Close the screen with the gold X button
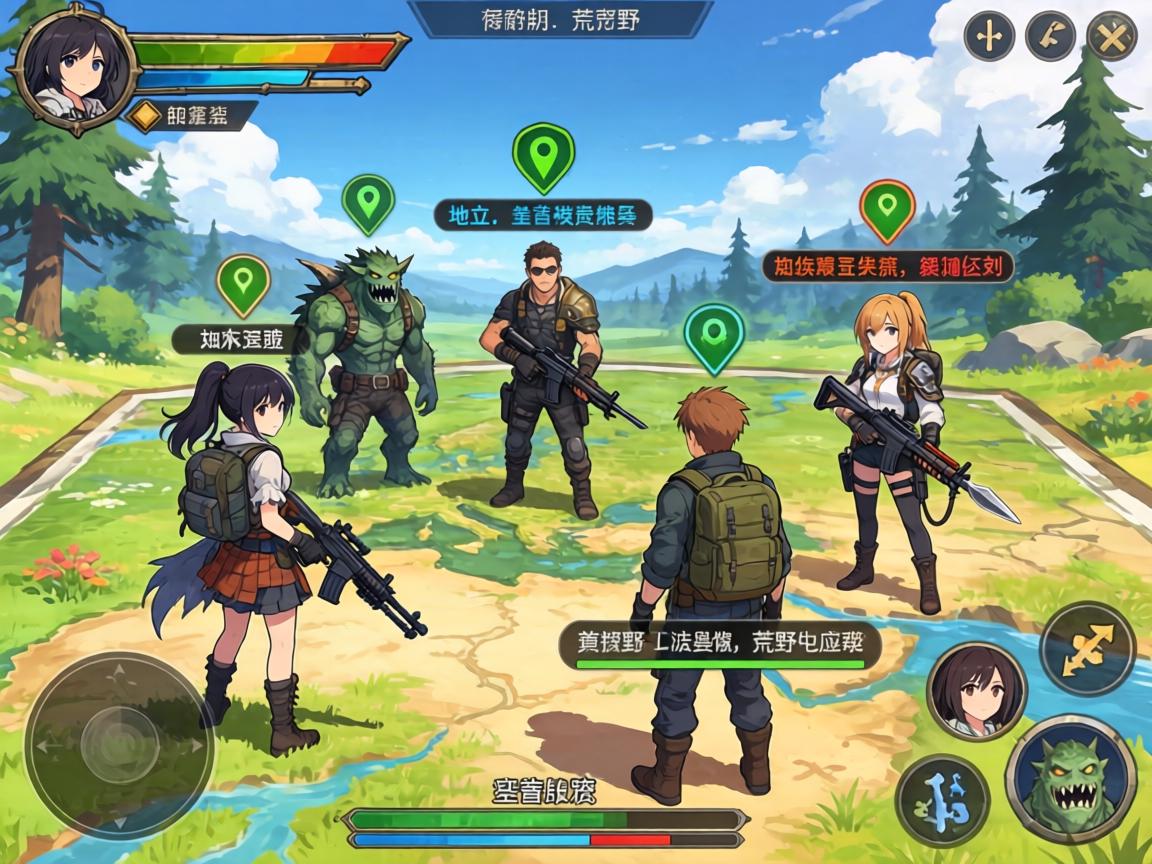The width and height of the screenshot is (1152, 864). [1111, 37]
